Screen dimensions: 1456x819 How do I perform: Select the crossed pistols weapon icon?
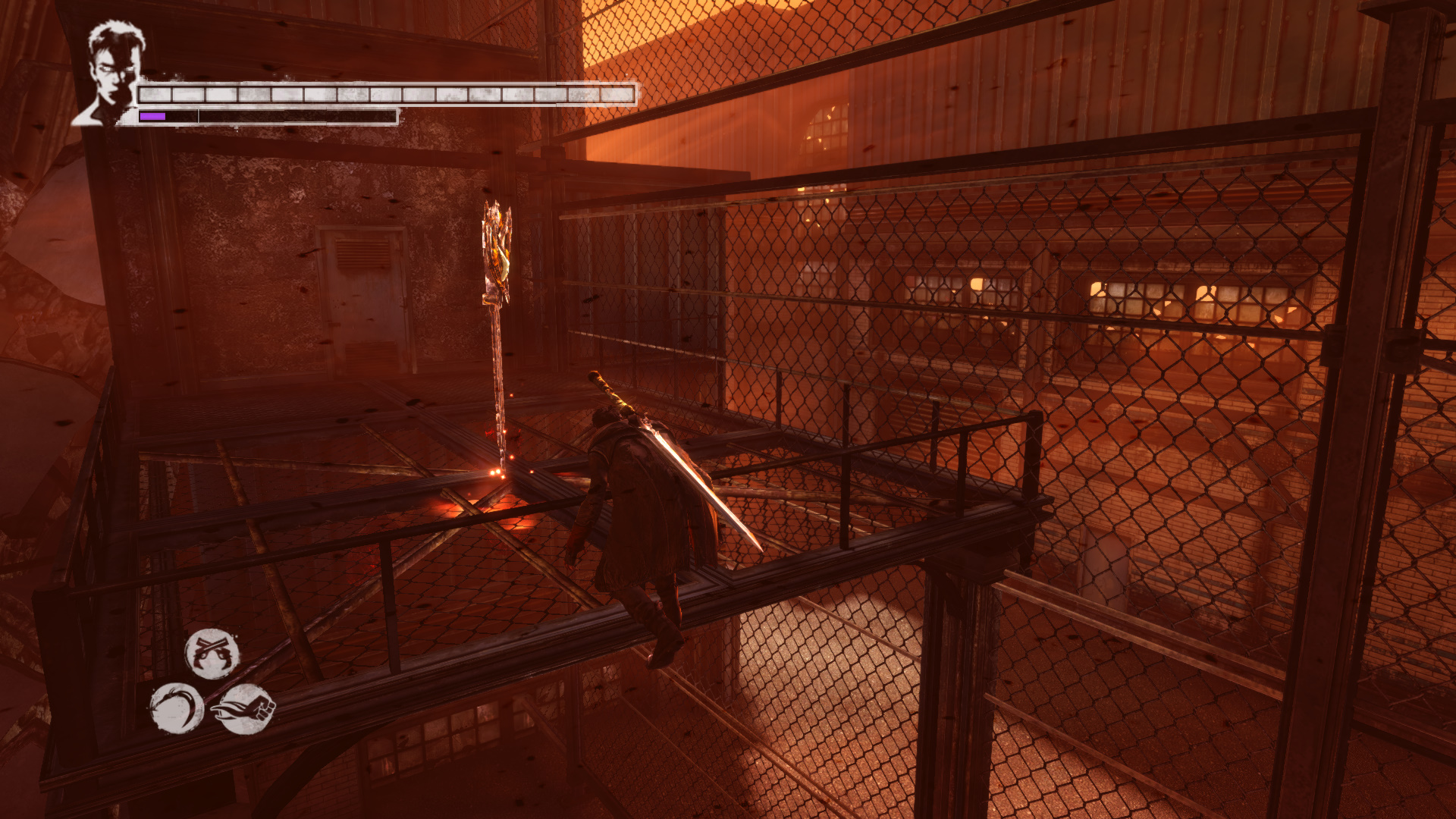pyautogui.click(x=212, y=654)
